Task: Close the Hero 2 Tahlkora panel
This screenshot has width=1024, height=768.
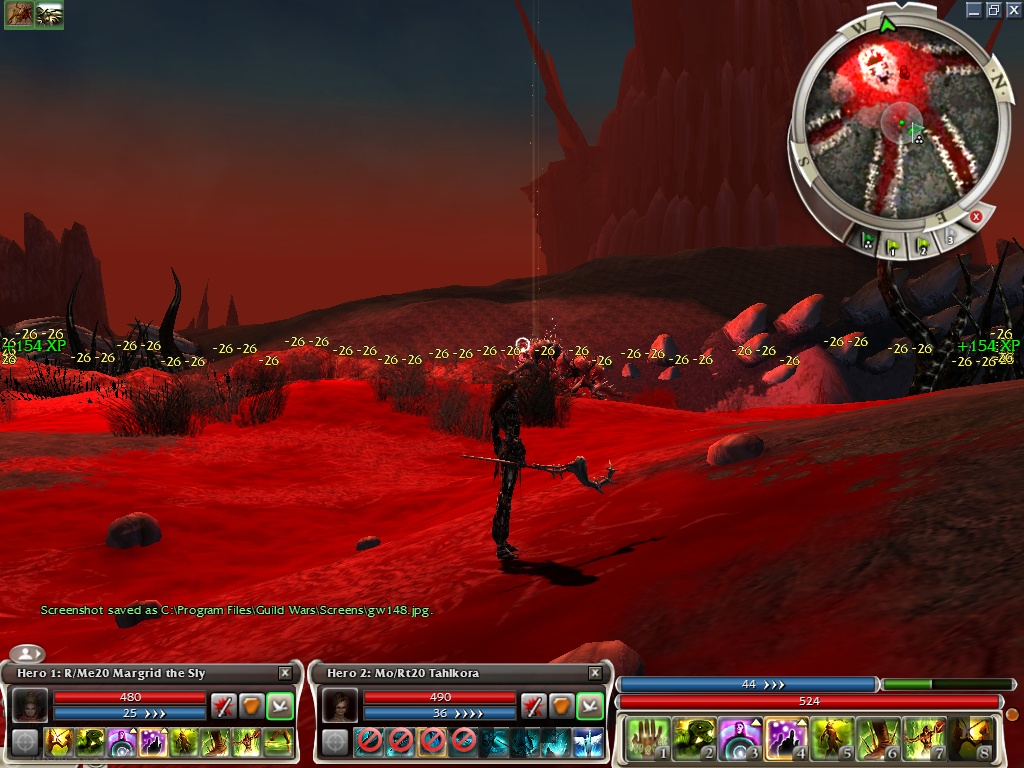Action: [x=595, y=674]
